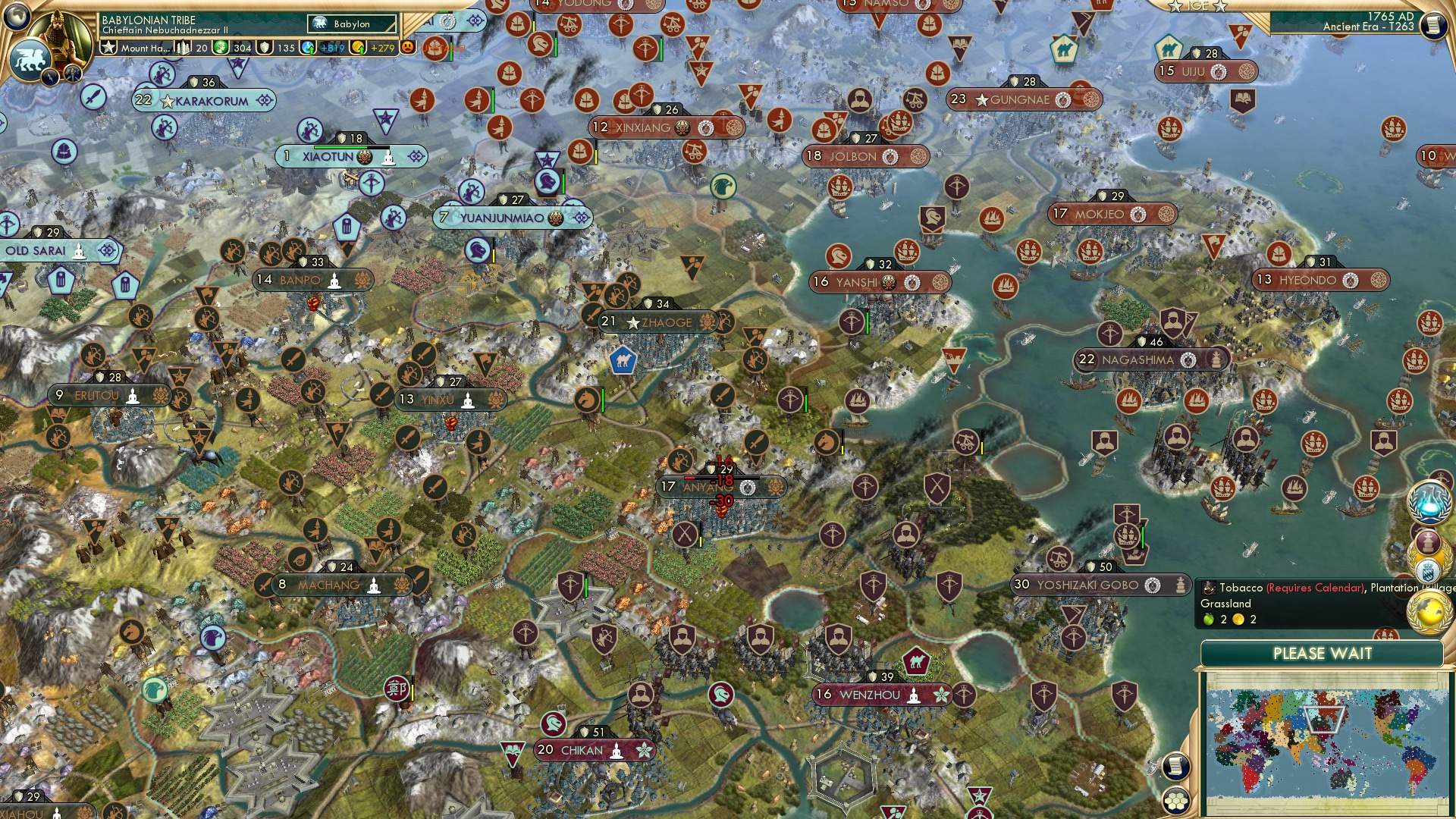
Task: Click the UNSTABLE stability meter bar
Action: (444, 48)
